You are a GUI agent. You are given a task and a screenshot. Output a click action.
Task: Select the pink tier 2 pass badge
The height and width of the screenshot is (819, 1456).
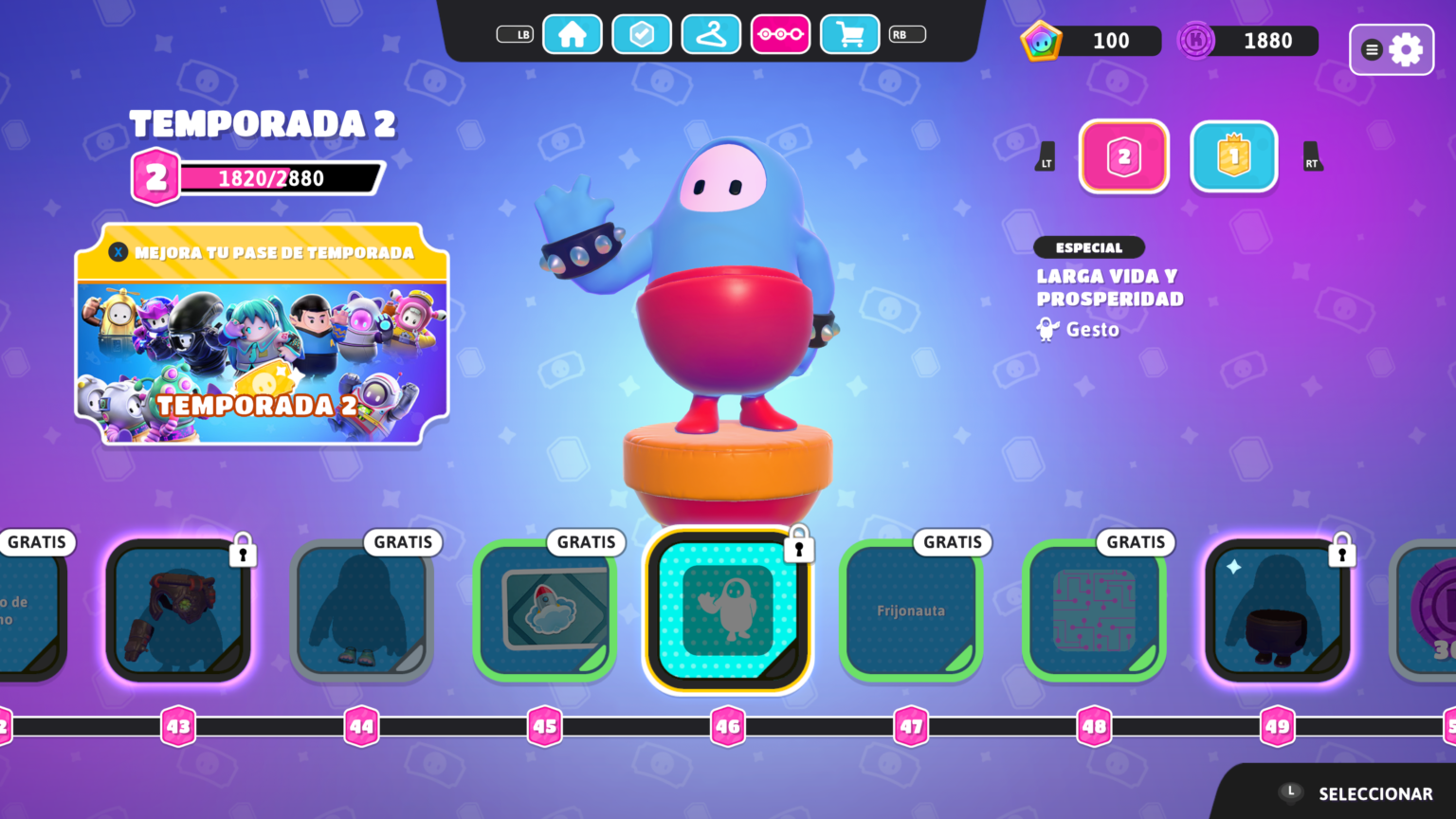(1123, 156)
